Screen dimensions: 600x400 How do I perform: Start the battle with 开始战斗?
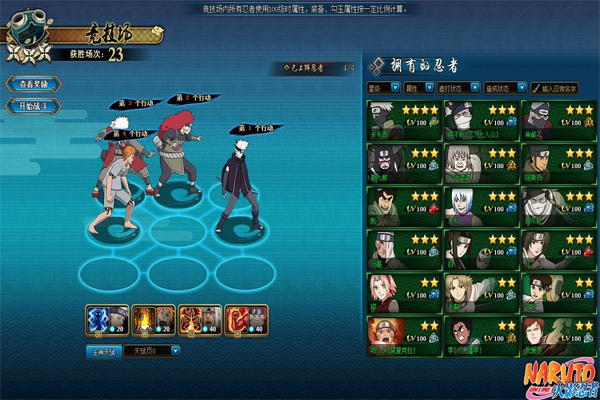[32, 105]
